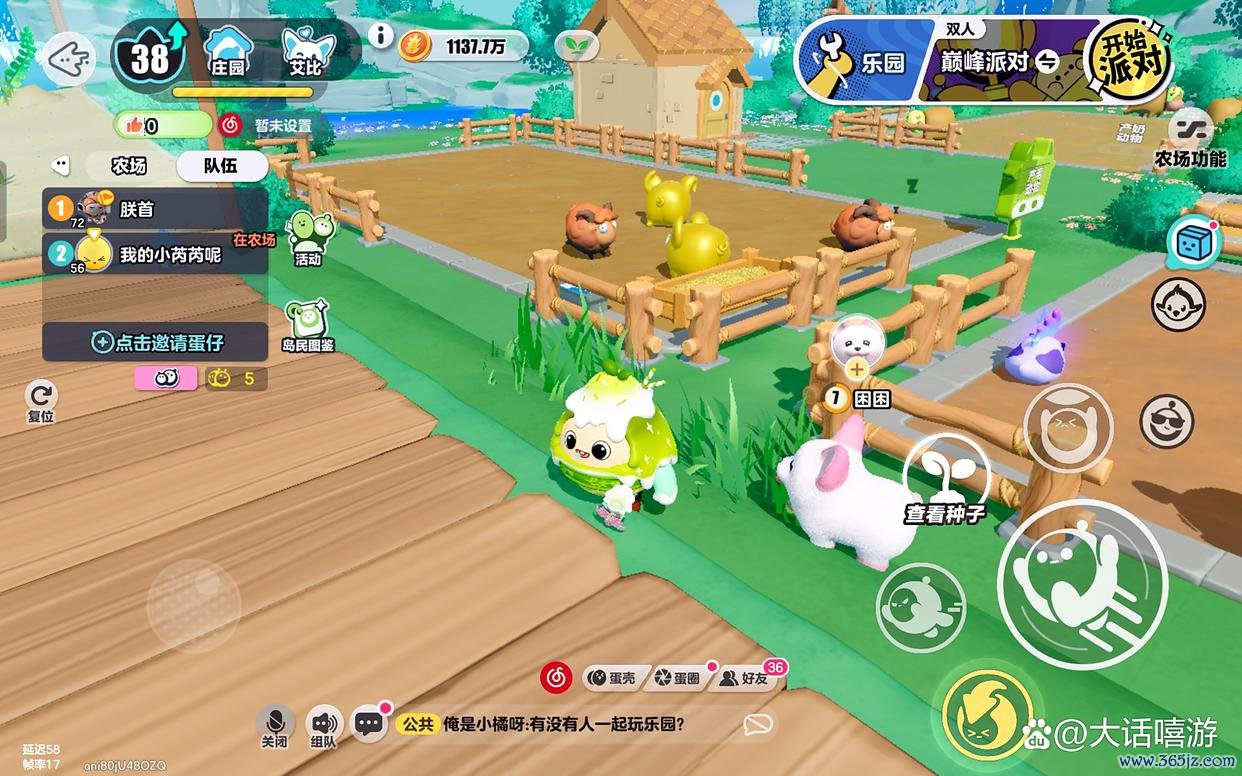
Task: Open the 庄园 manor icon
Action: click(x=228, y=51)
